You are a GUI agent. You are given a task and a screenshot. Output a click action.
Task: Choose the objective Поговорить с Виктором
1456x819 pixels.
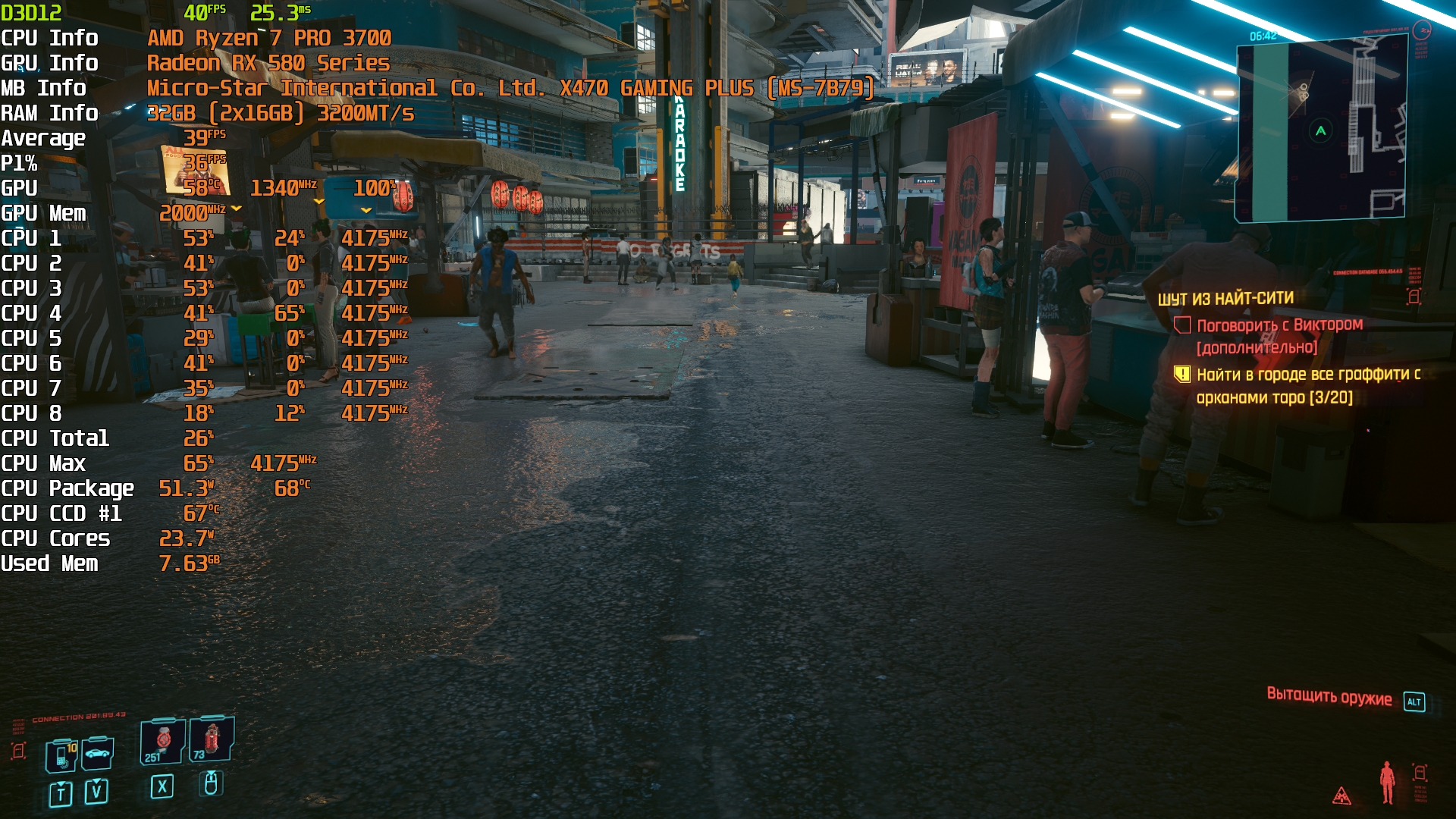[x=1279, y=325]
